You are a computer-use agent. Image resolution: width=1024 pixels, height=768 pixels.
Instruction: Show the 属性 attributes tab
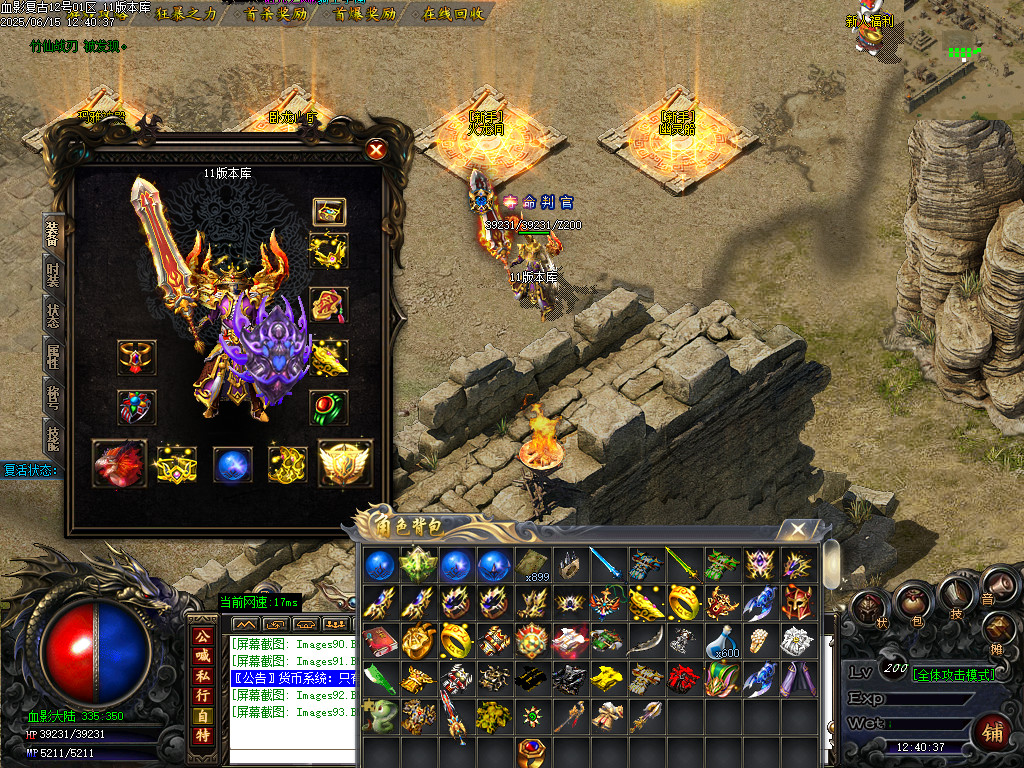click(54, 356)
